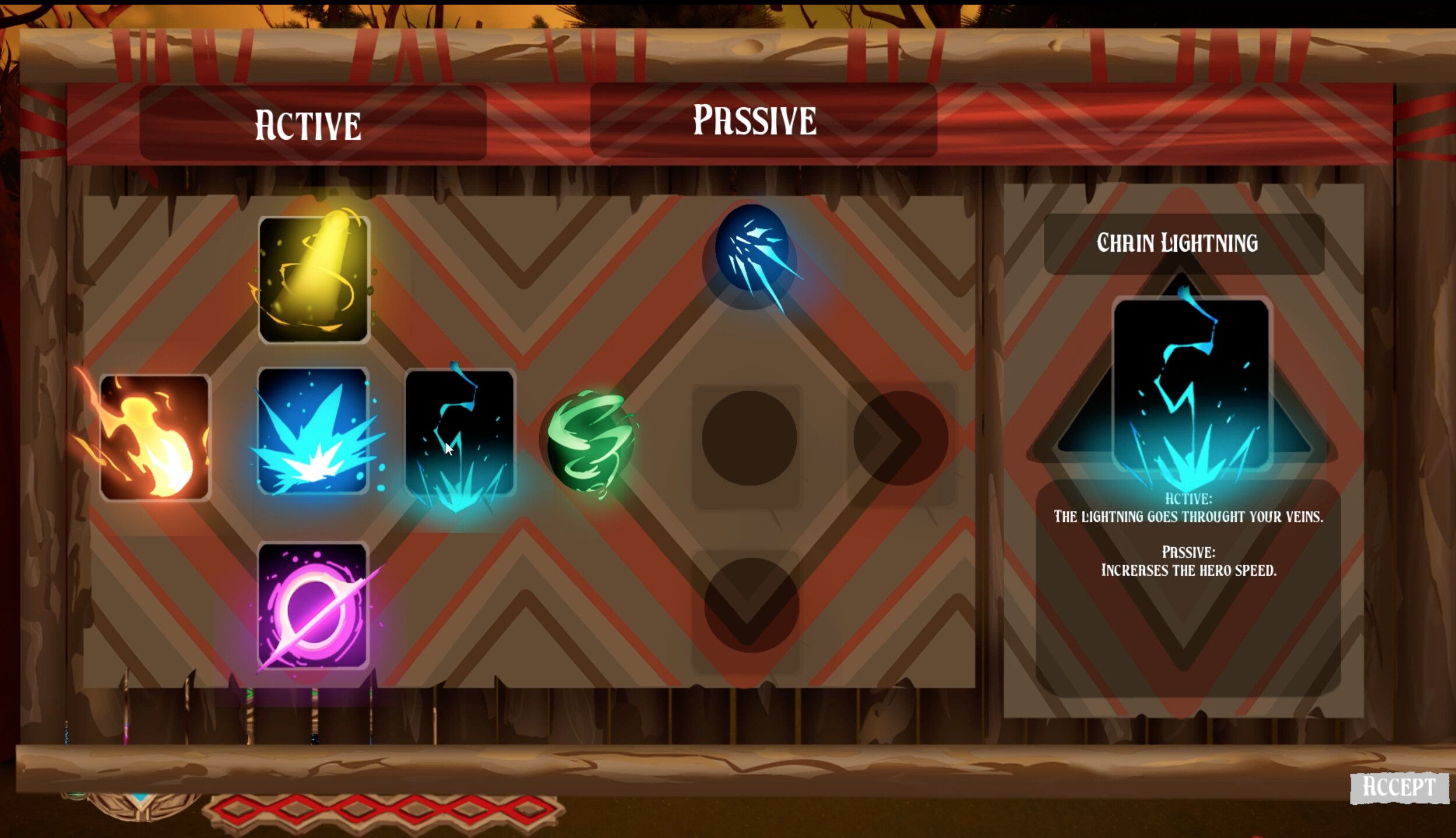This screenshot has height=838, width=1456.
Task: Pick the blue ice burst ability card
Action: point(313,431)
